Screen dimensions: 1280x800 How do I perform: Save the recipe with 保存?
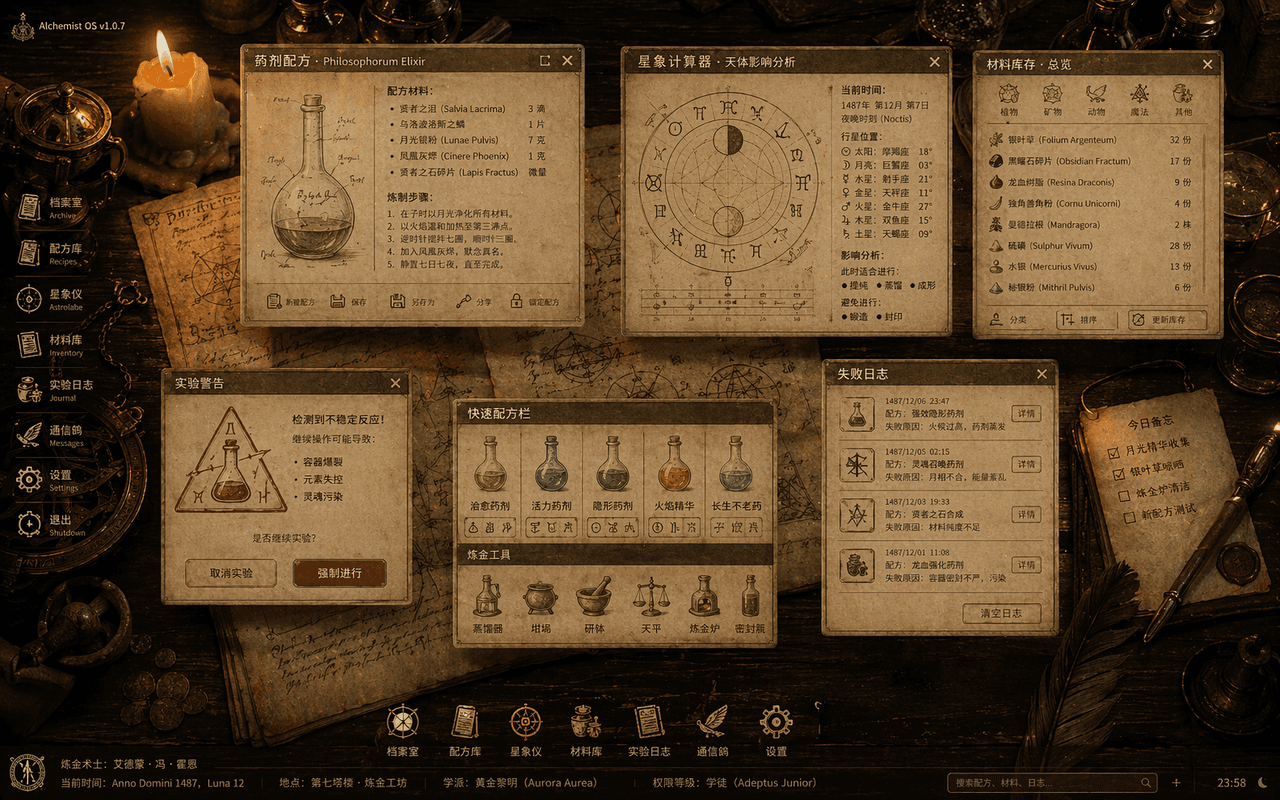pos(350,302)
